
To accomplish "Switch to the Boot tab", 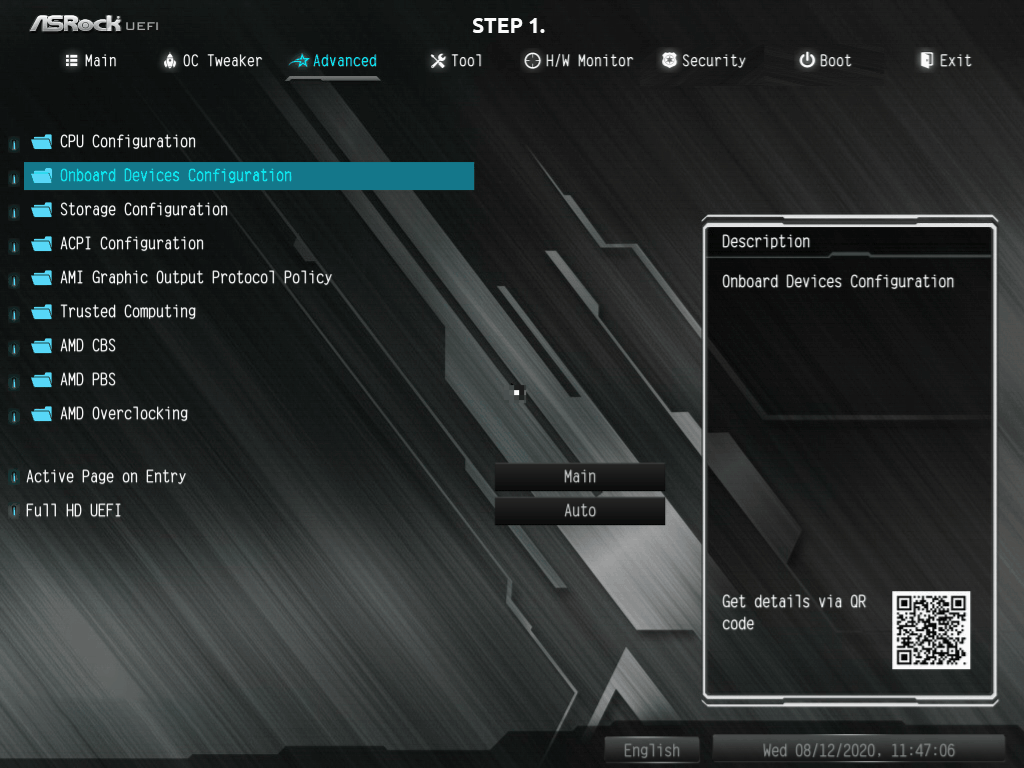I will 825,61.
